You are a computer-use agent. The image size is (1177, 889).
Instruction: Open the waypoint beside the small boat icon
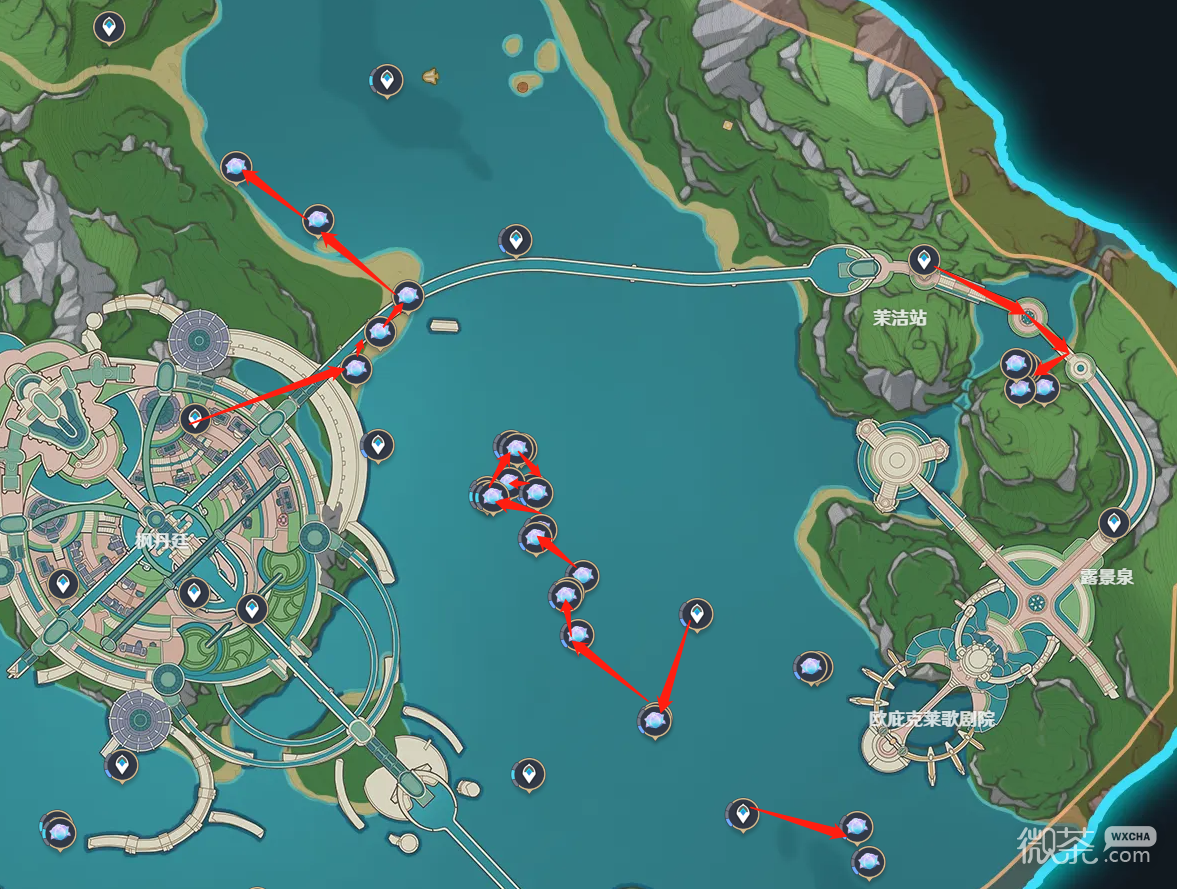pos(386,78)
